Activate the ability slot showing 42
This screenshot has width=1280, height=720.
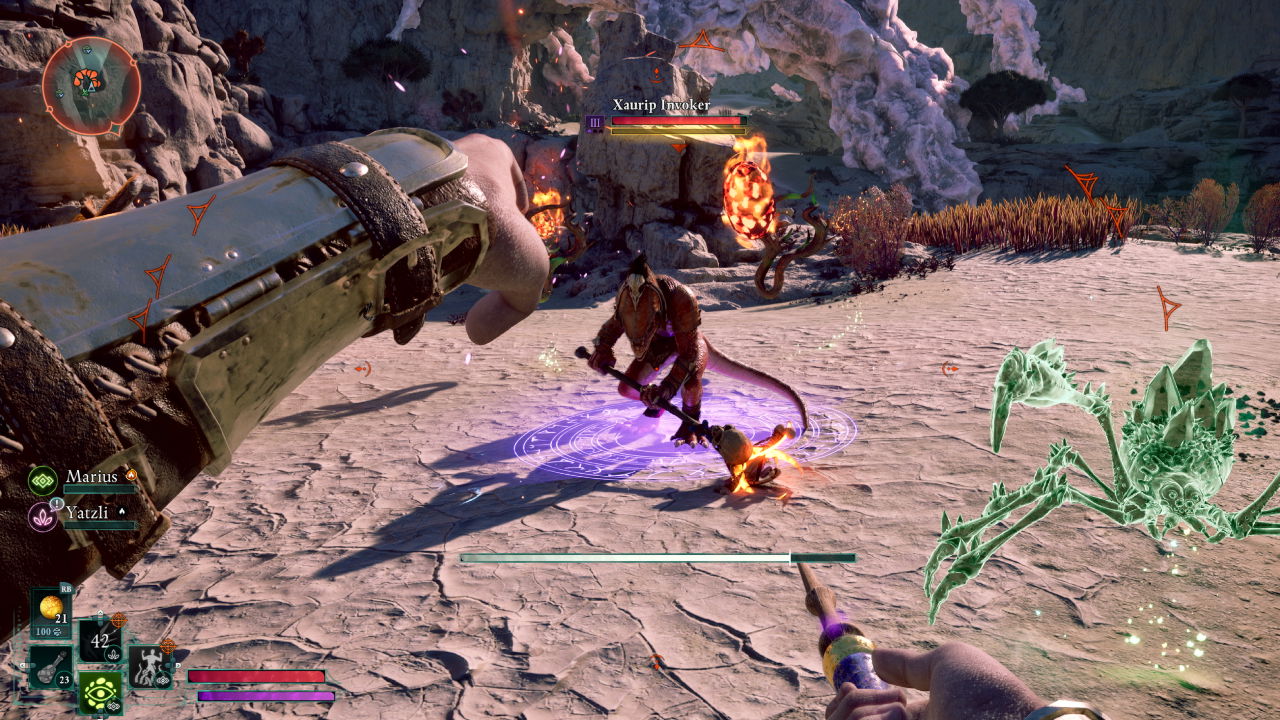coord(100,641)
